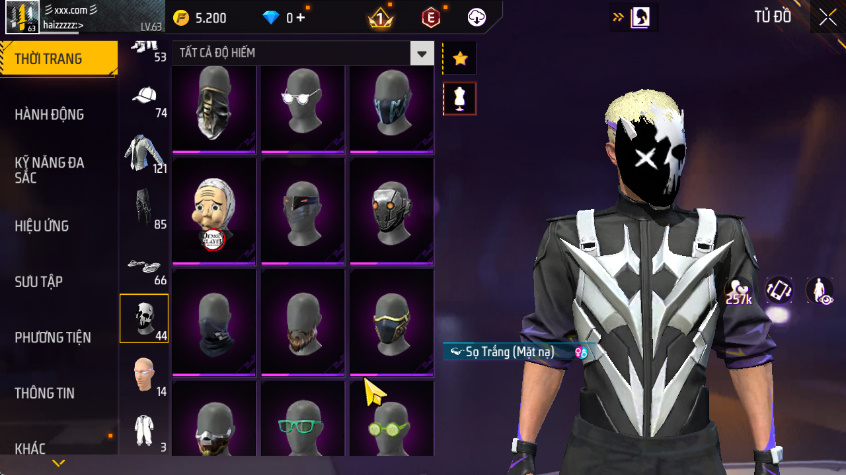Select the old man face mask item
846x475 pixels.
215,211
